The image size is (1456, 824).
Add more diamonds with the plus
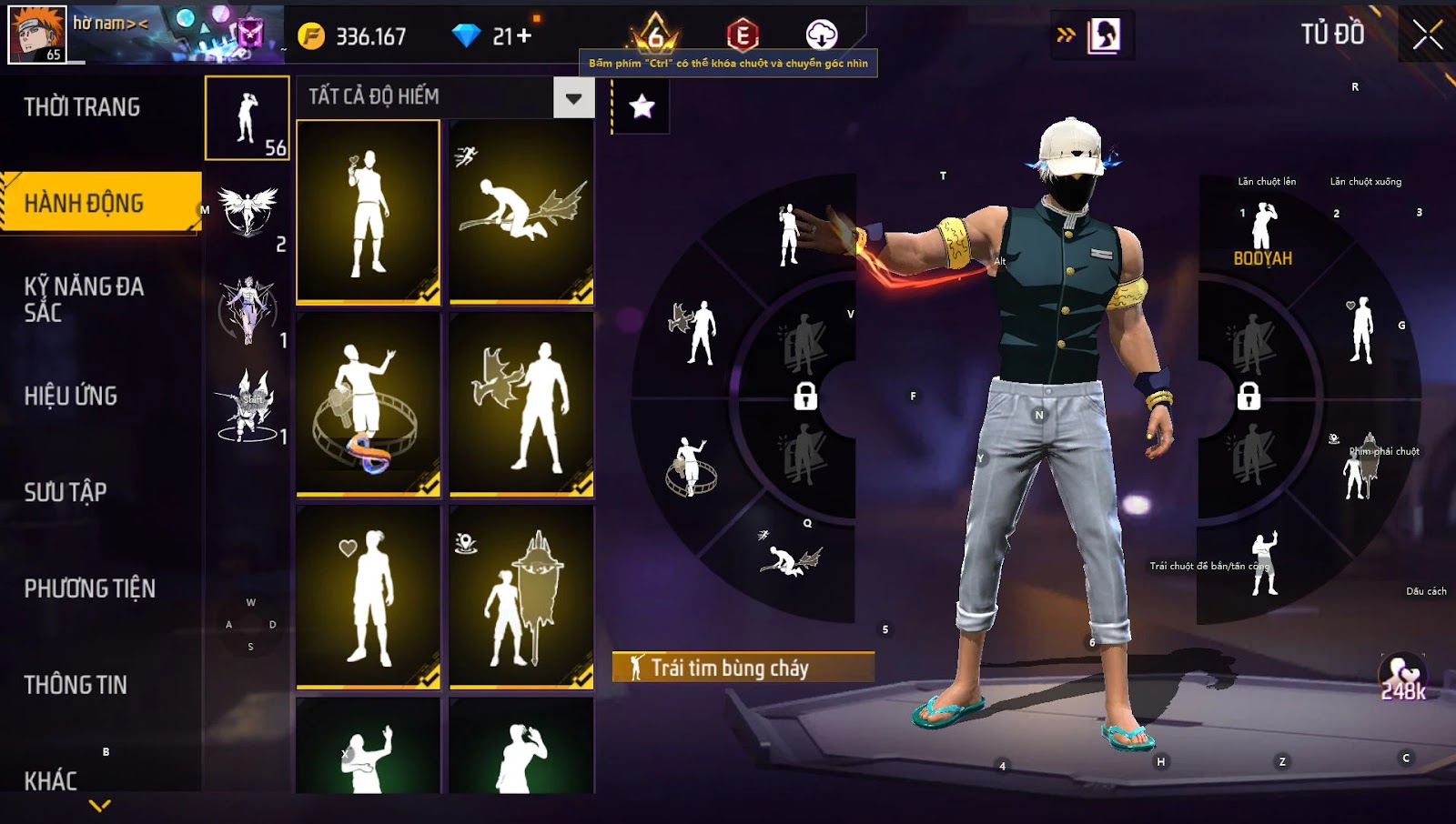click(x=524, y=36)
